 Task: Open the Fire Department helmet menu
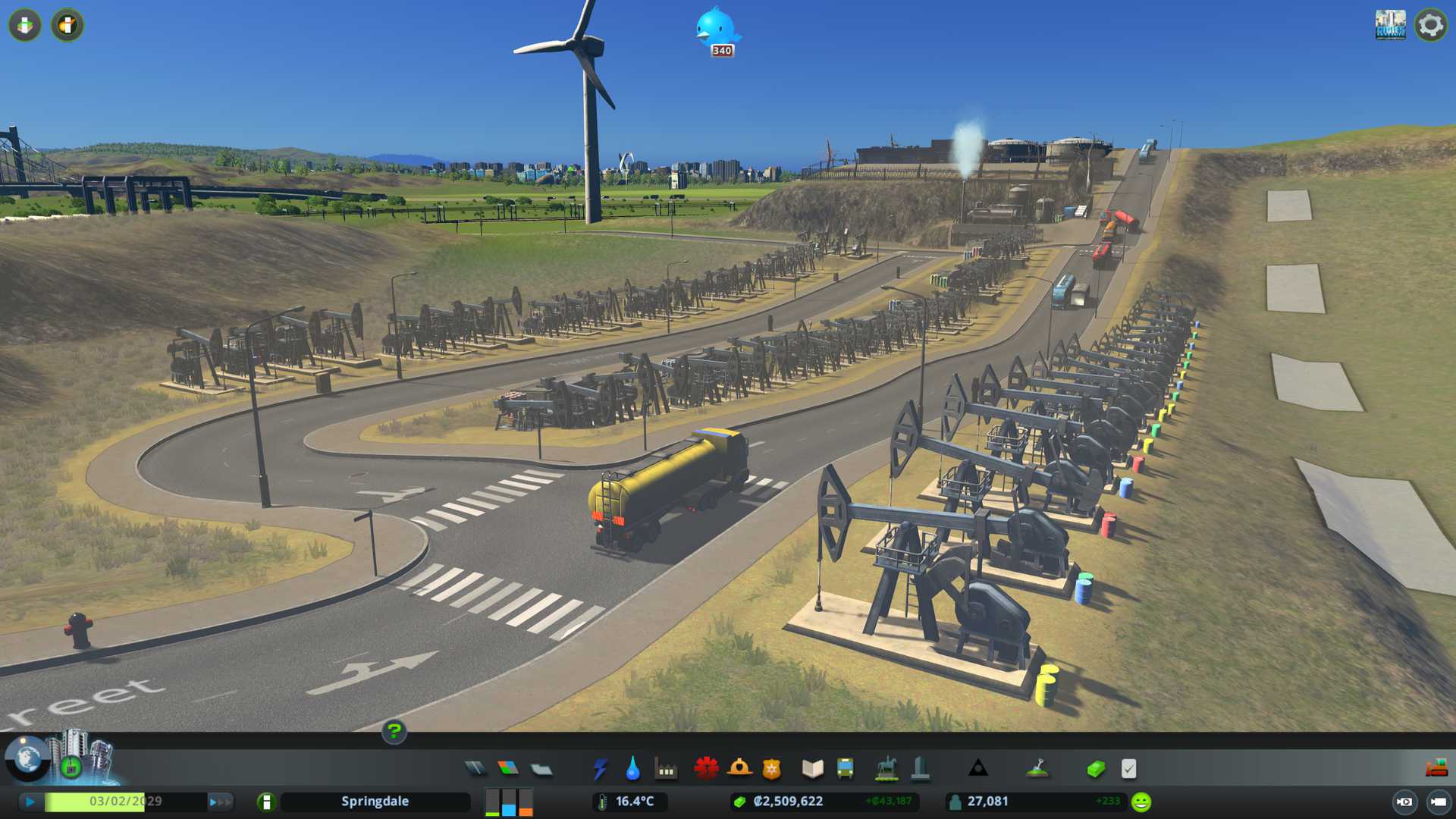pos(739,769)
